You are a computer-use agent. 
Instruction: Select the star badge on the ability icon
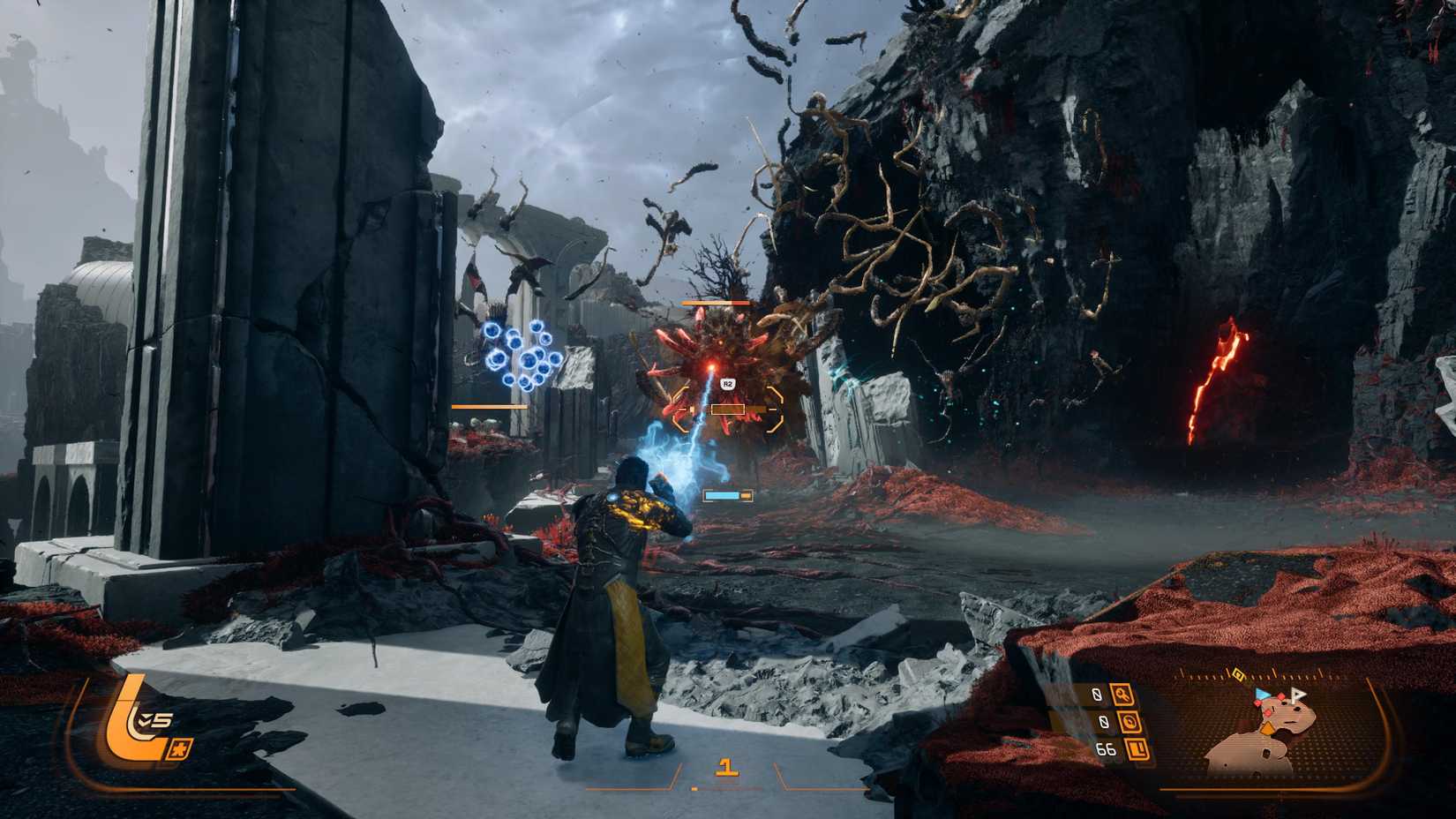(180, 749)
